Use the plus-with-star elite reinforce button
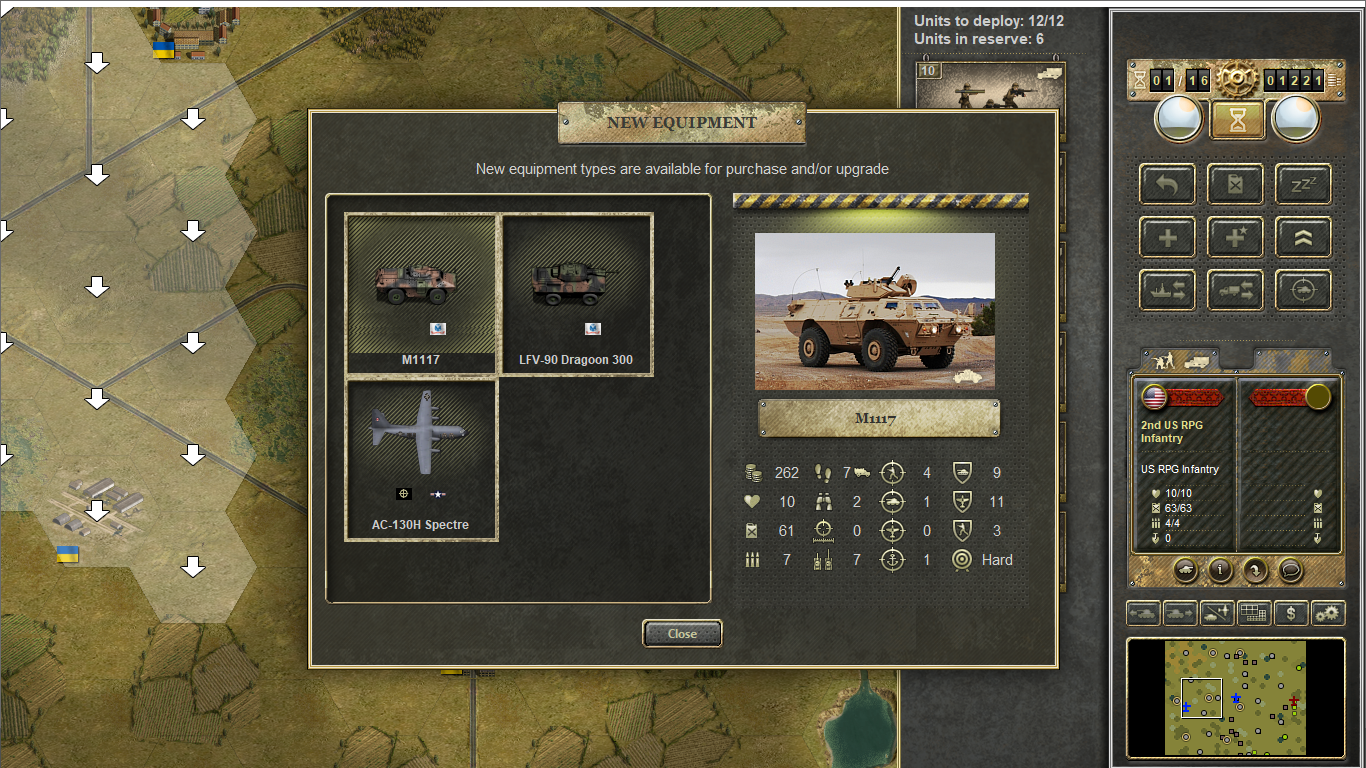 tap(1235, 238)
